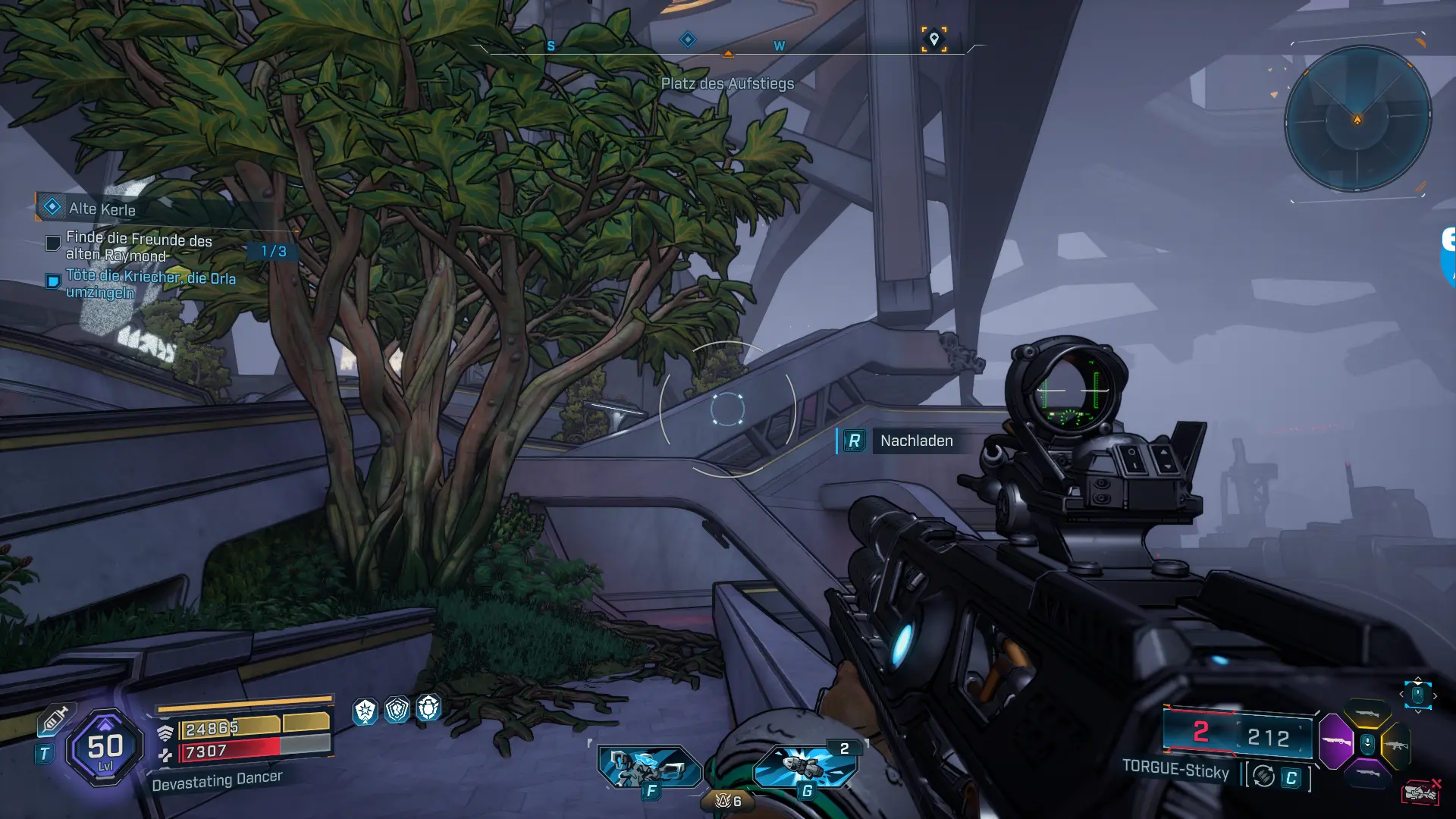Activate the action skill icon
This screenshot has height=819, width=1456.
click(x=648, y=767)
